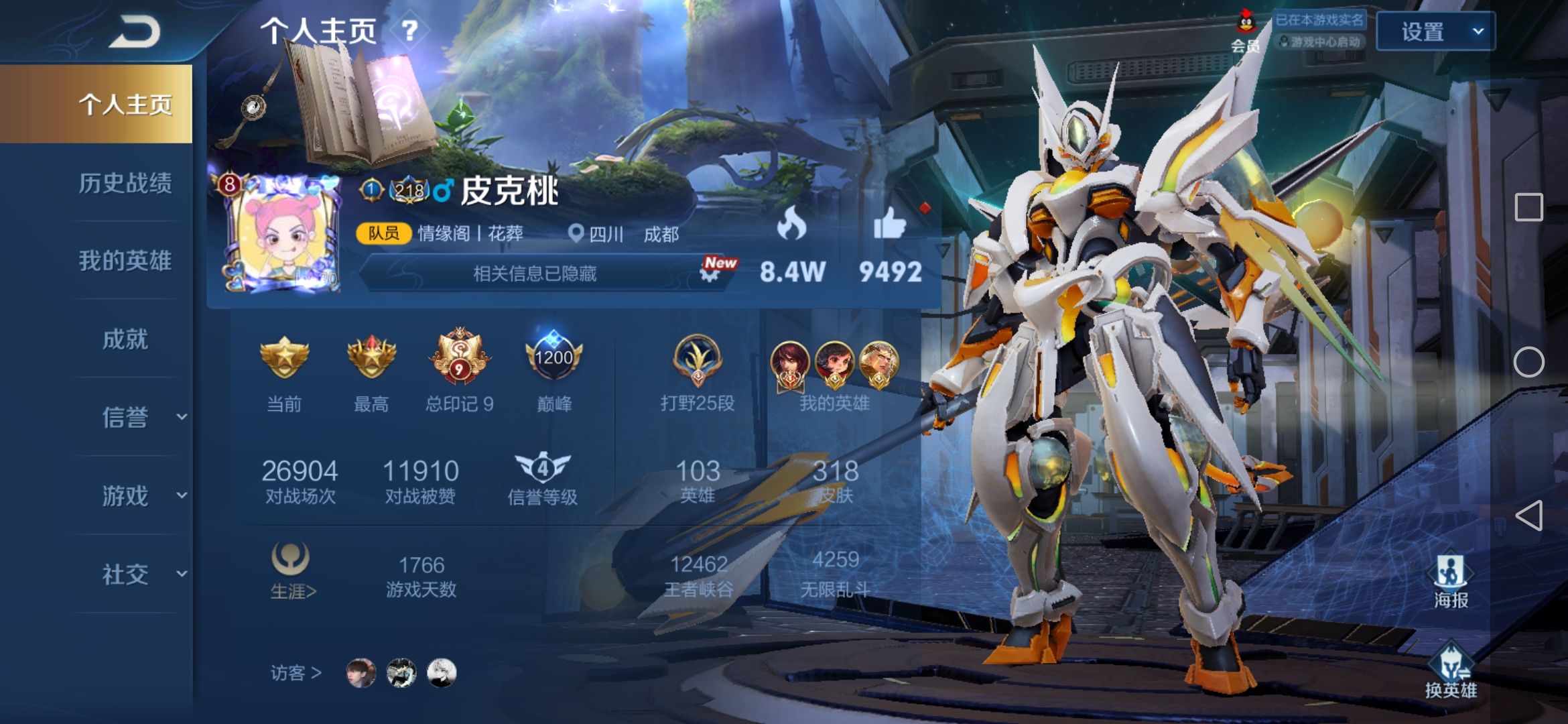Screen dimensions: 1568x724
Task: Open the 海报 poster button
Action: pos(1451,581)
